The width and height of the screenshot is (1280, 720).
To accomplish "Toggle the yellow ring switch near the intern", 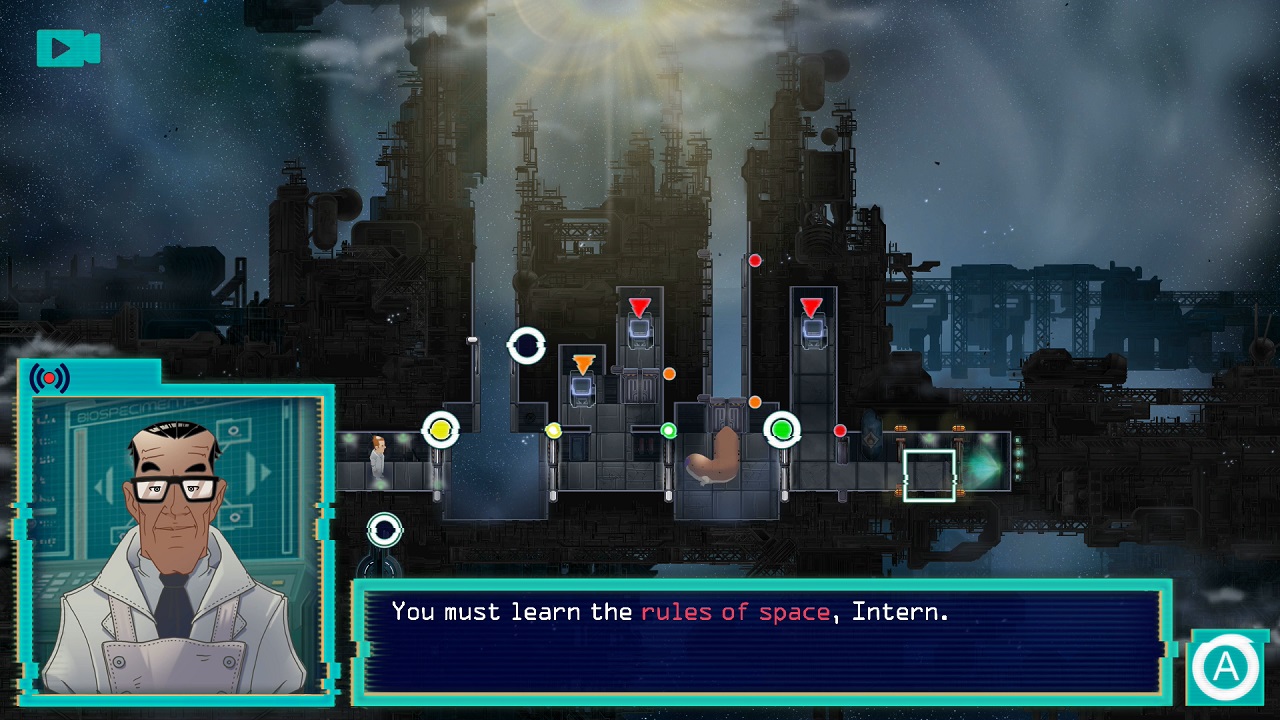I will pos(441,429).
